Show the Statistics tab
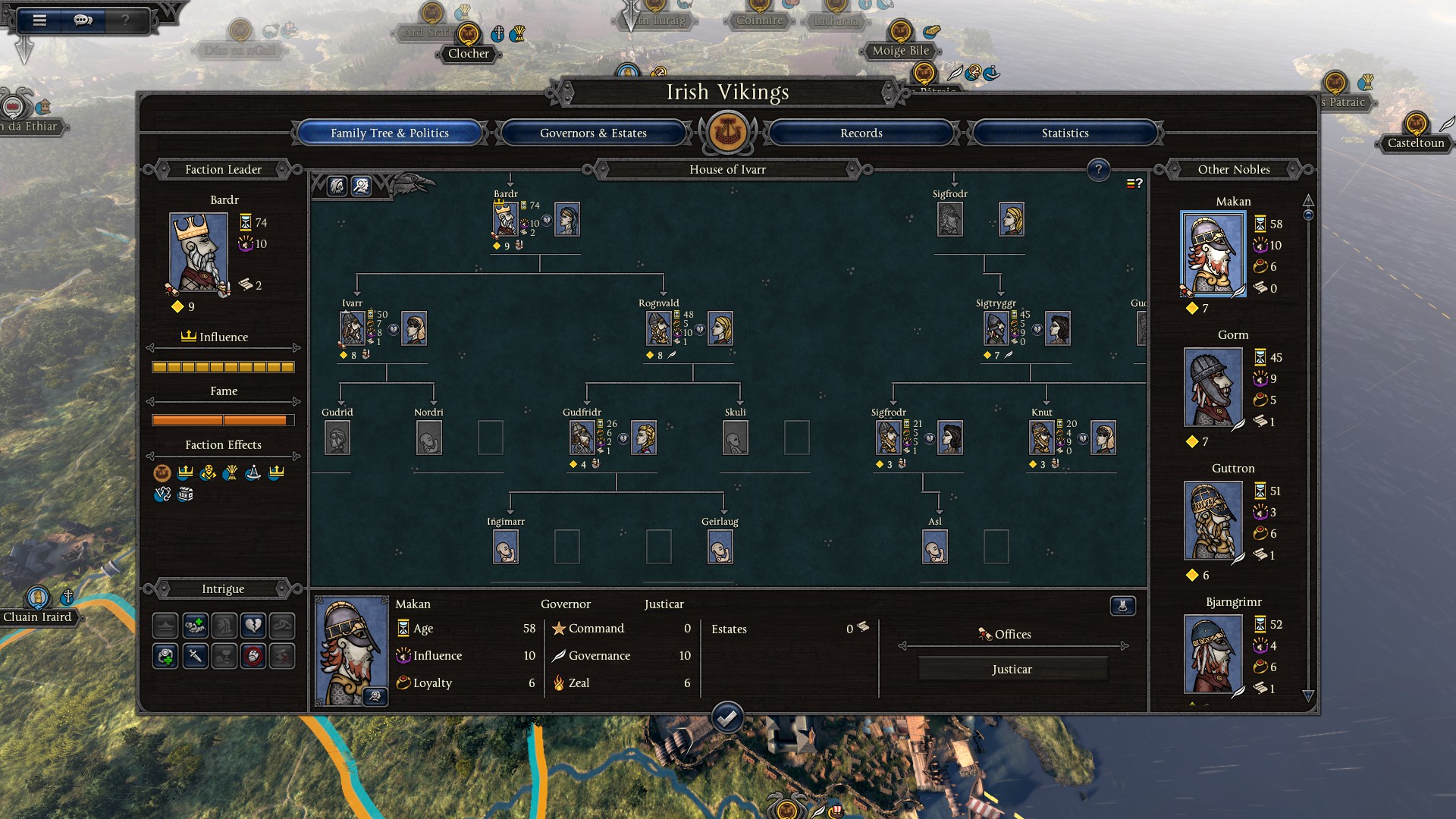 click(1065, 133)
